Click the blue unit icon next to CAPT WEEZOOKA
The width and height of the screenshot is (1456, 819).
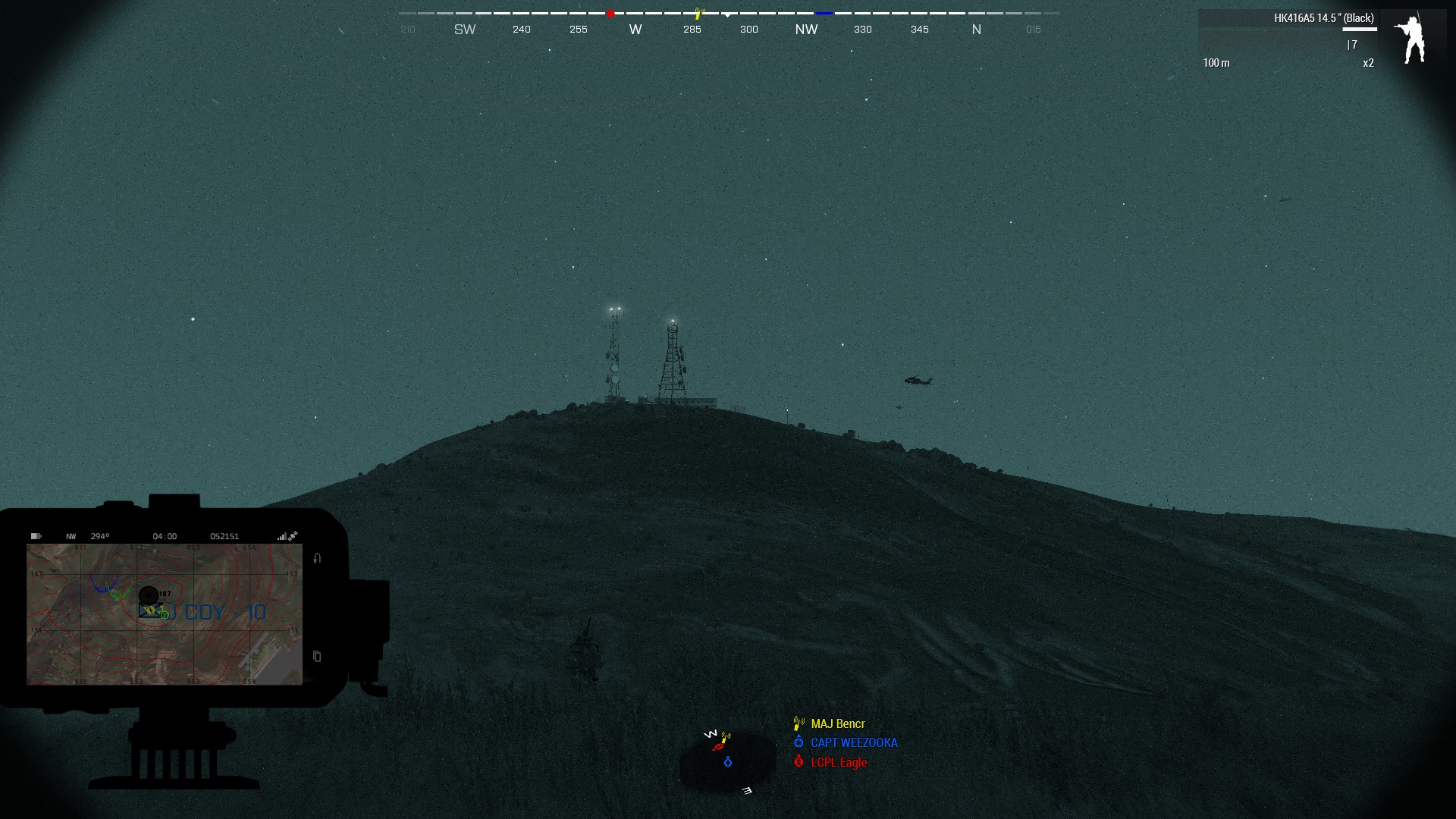[799, 743]
